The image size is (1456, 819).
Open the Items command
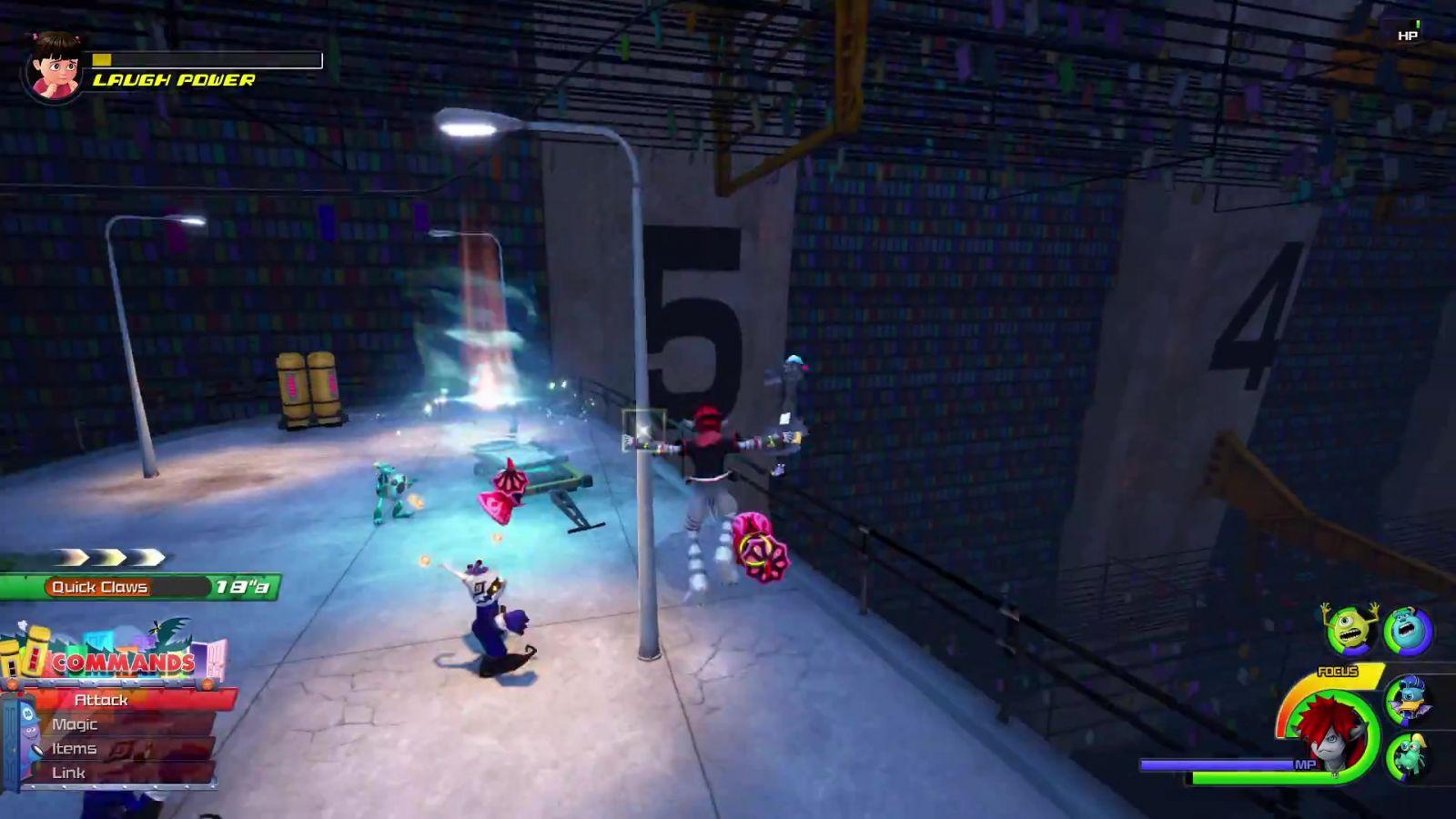(x=75, y=749)
